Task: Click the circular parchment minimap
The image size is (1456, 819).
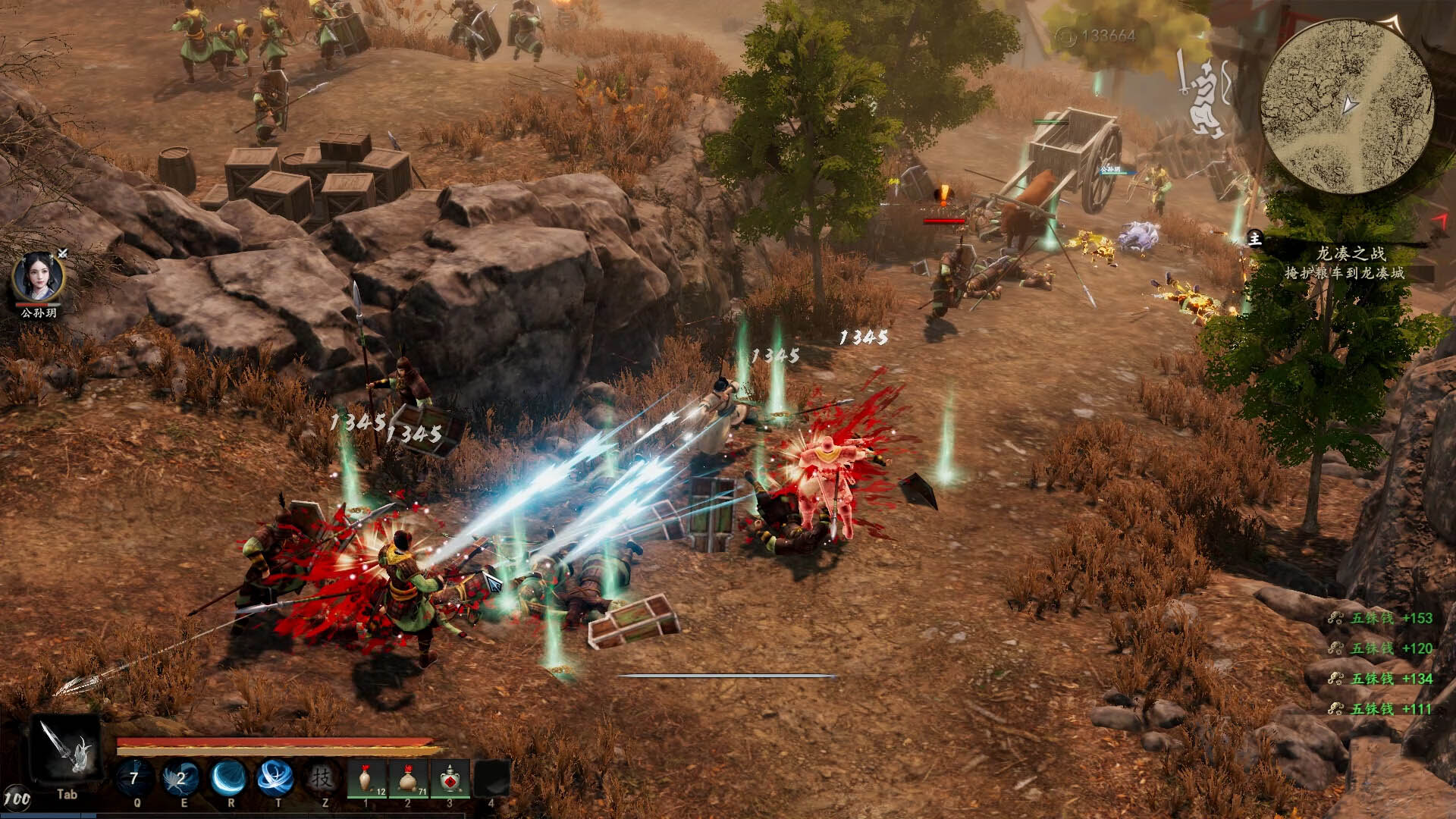Action: tap(1347, 107)
